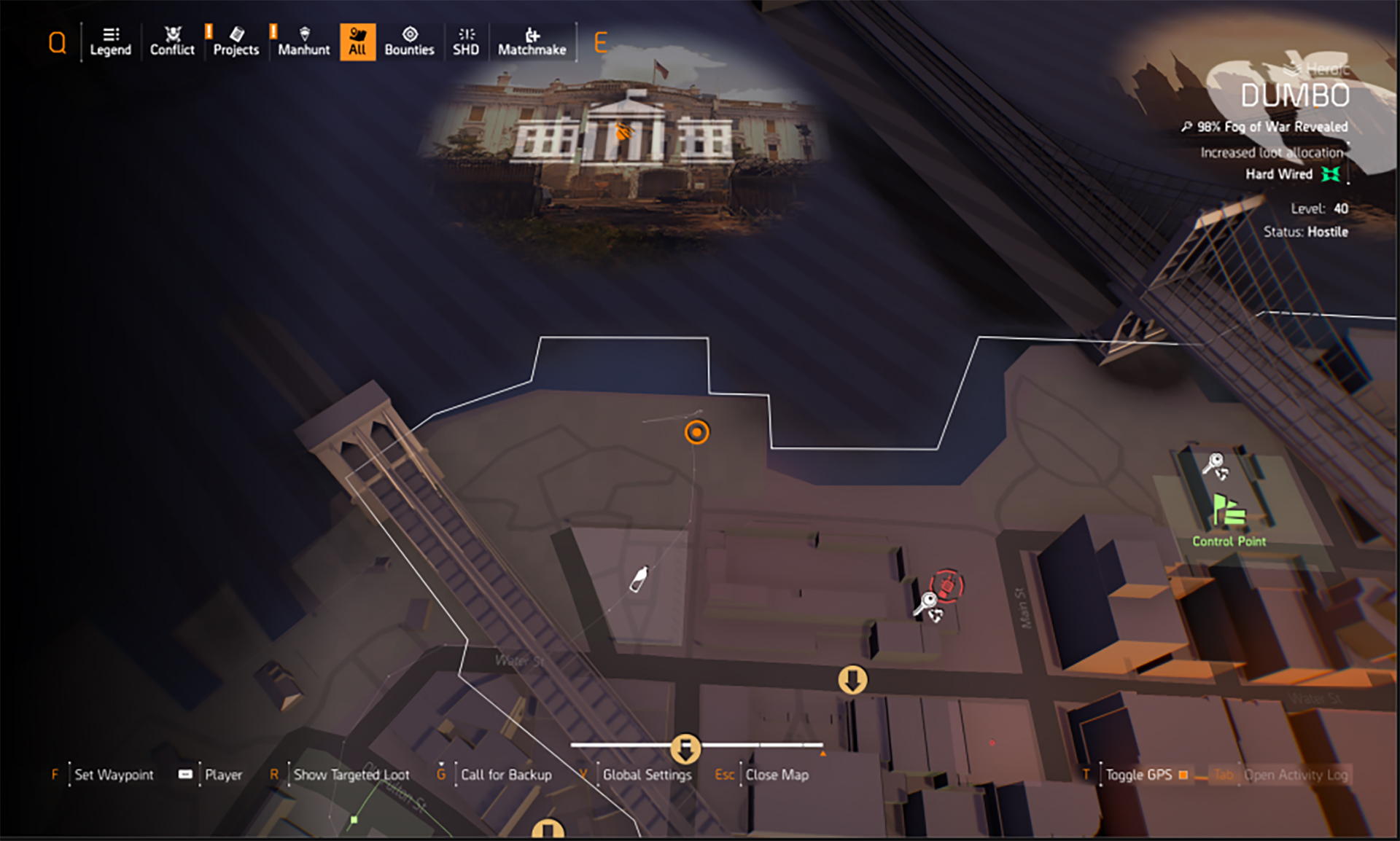The width and height of the screenshot is (1400, 841).
Task: Choose the All map filter tab
Action: [357, 42]
